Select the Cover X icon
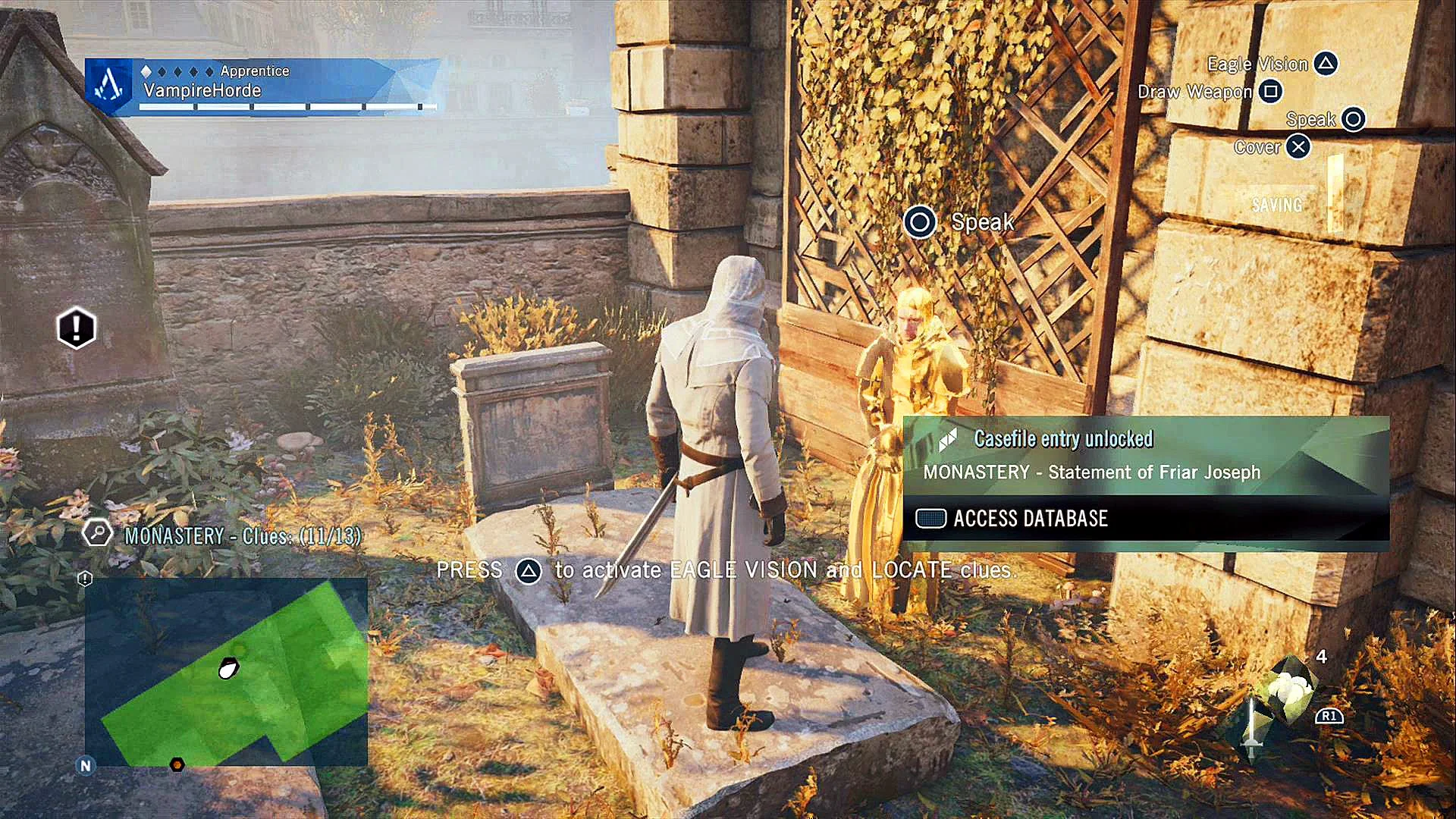The height and width of the screenshot is (819, 1456). [1299, 147]
